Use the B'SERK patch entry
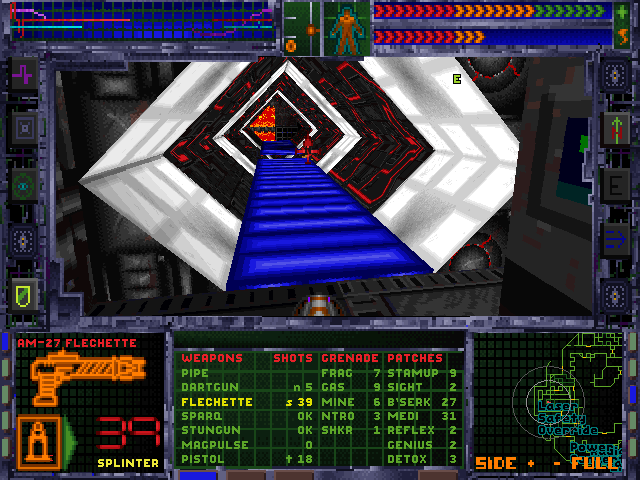Screen dimensions: 640x480 tap(407, 401)
